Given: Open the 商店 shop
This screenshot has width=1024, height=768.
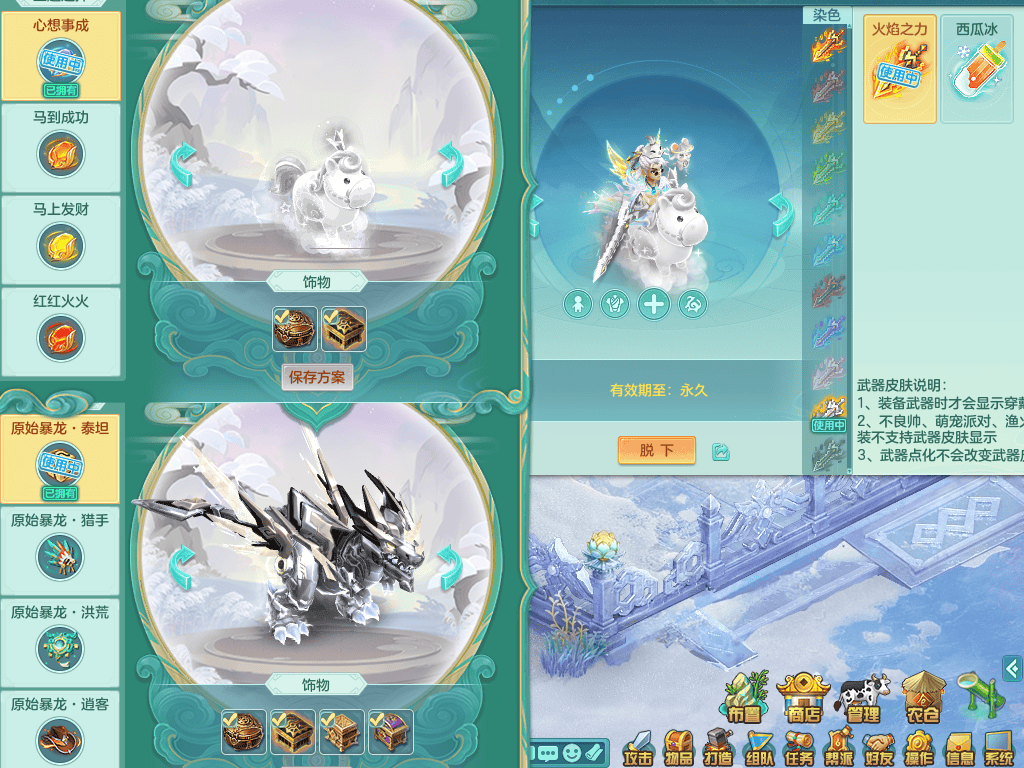Looking at the screenshot, I should (804, 698).
